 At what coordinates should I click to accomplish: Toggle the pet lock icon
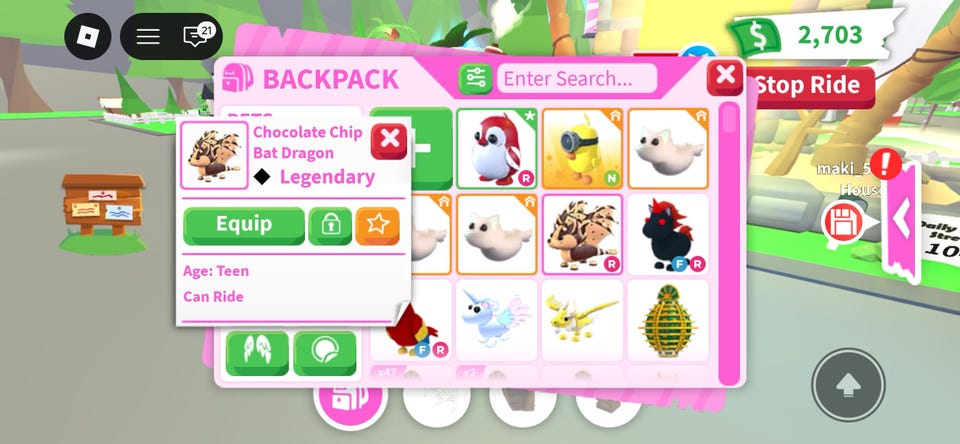click(x=329, y=226)
